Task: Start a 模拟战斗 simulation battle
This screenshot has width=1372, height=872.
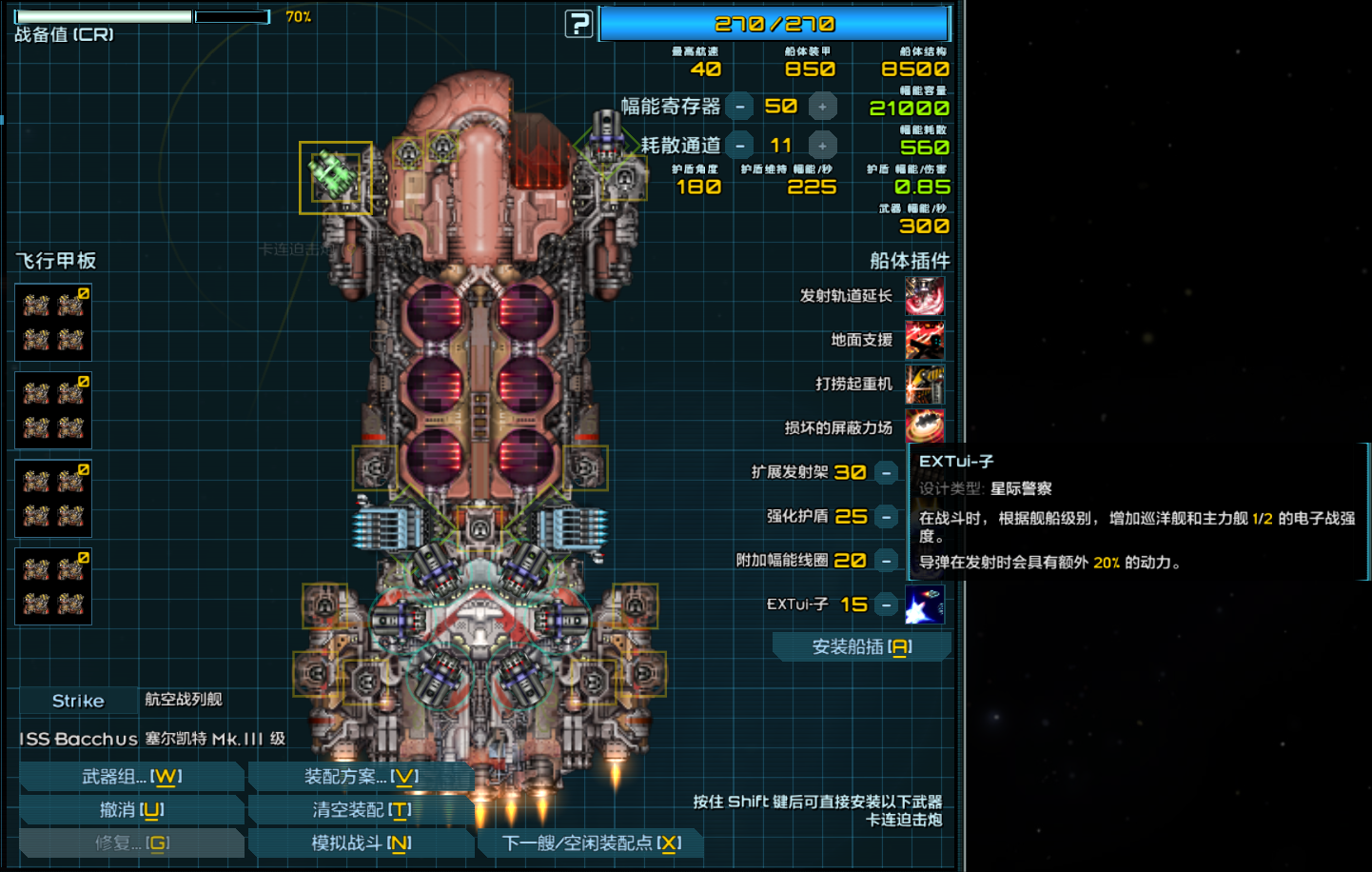Action: pos(361,843)
